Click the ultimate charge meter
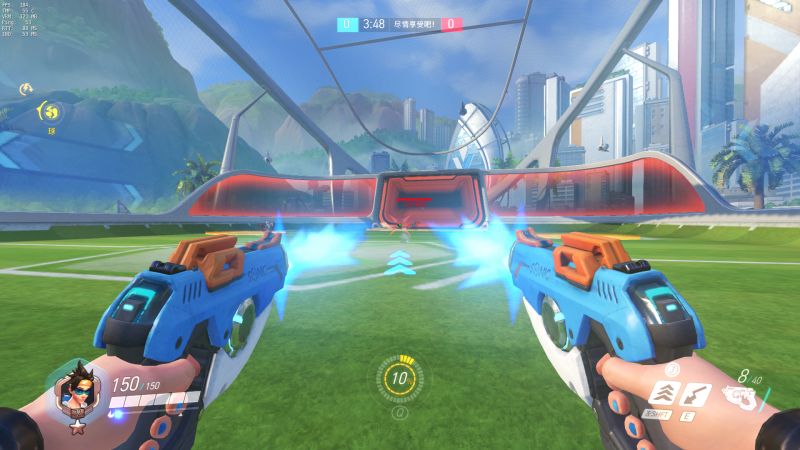Screen dimensions: 800x450 399,379
